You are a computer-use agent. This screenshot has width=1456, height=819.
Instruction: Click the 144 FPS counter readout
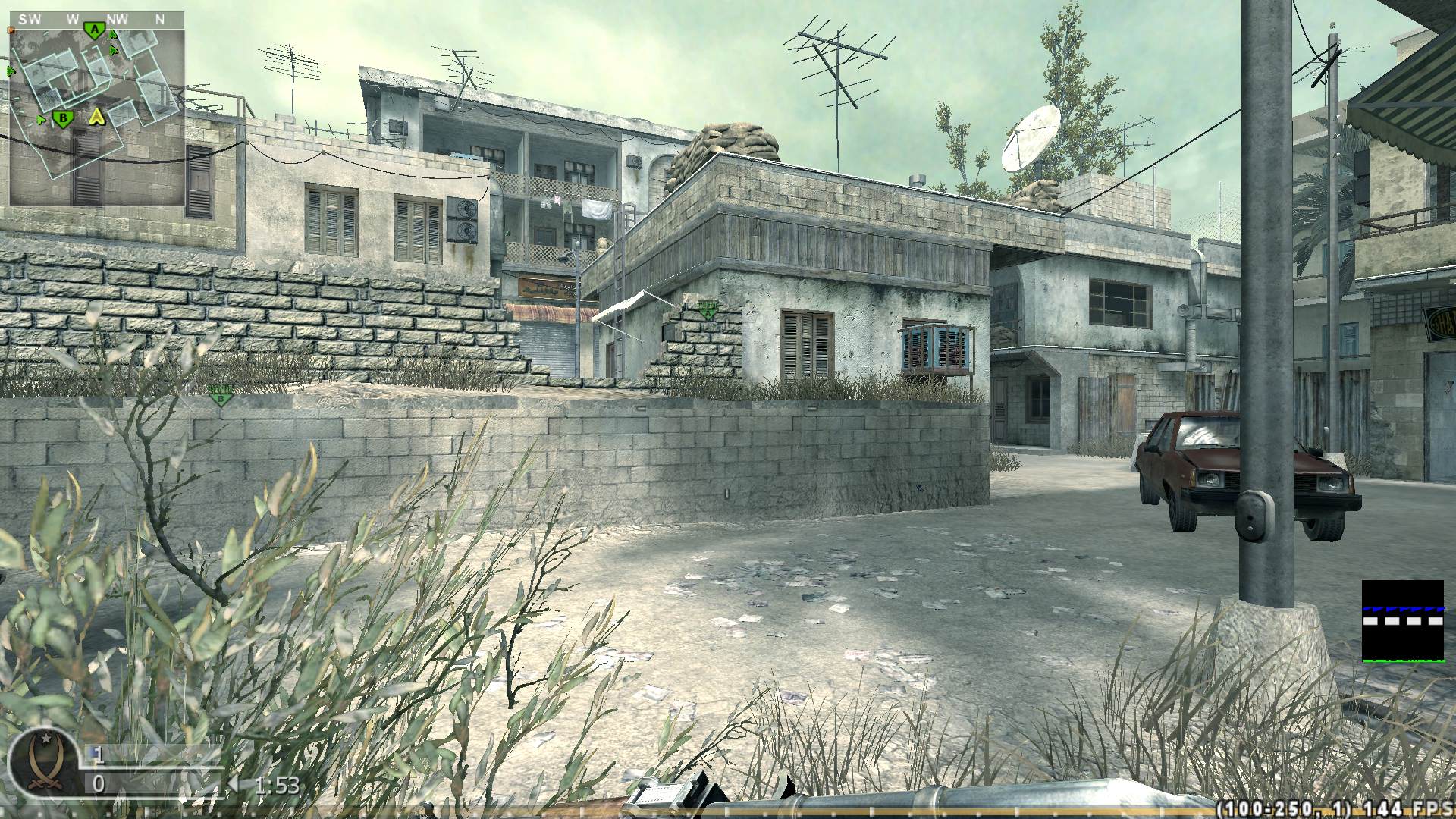(1409, 806)
